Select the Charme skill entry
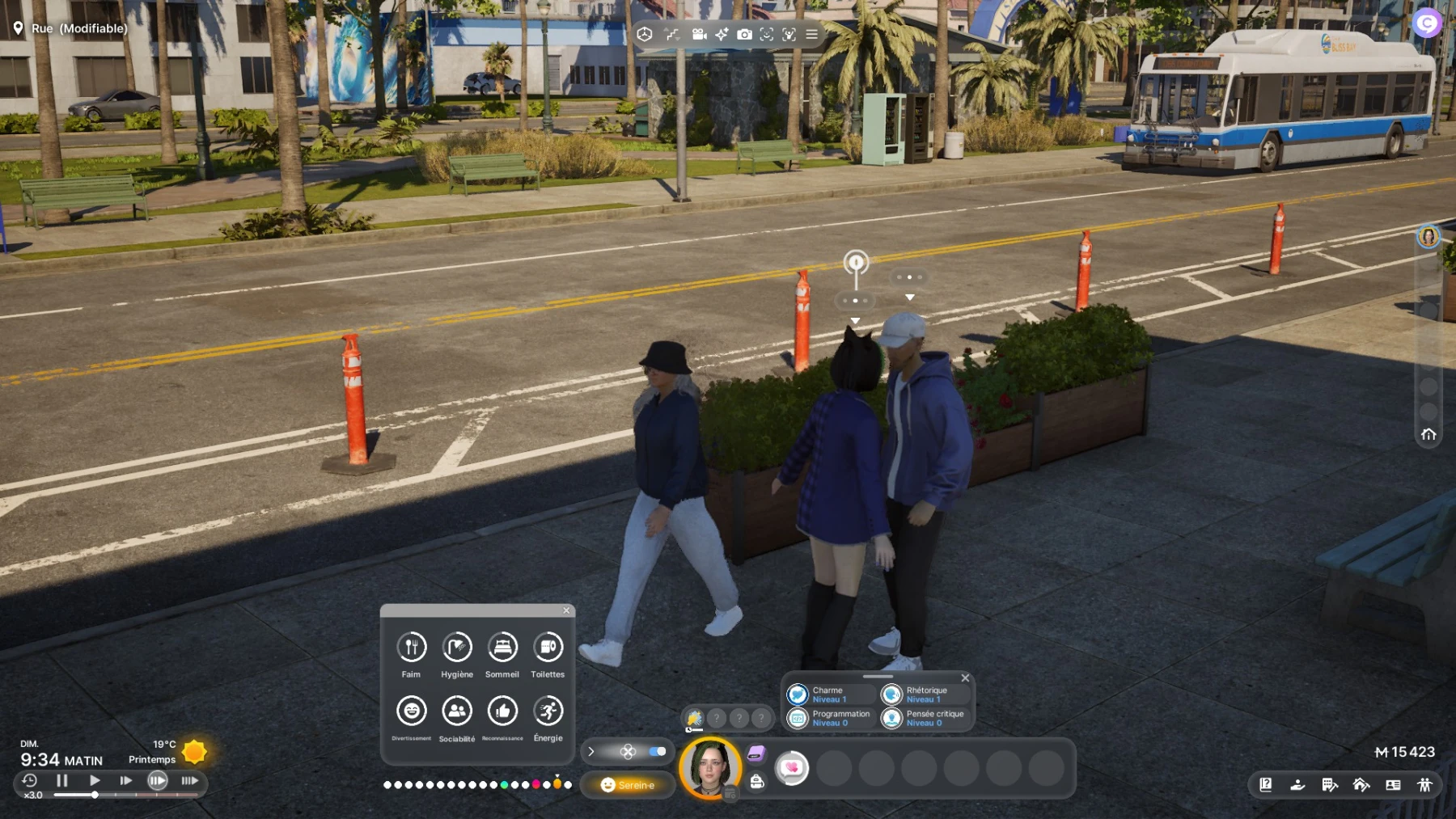 click(x=829, y=694)
